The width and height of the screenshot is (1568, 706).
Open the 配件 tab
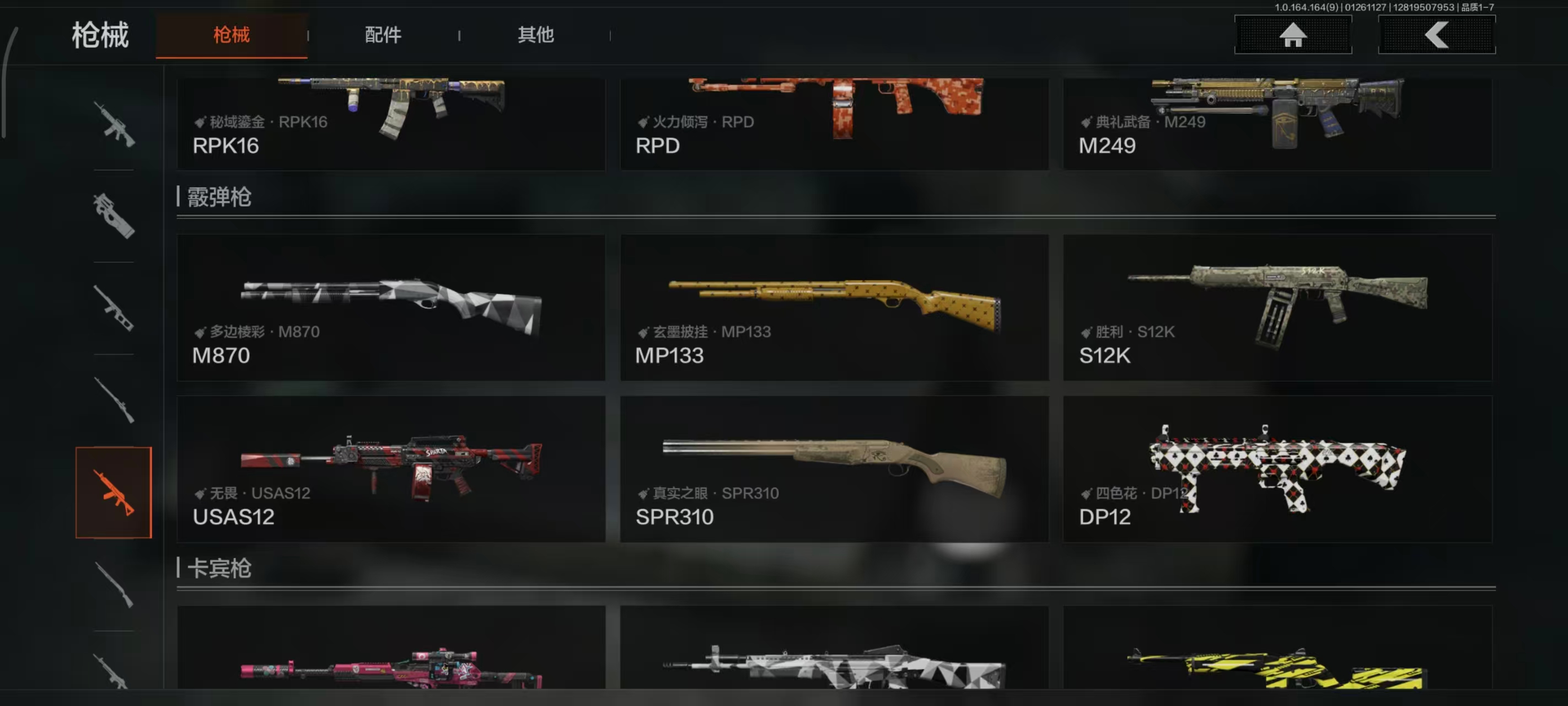tap(383, 35)
